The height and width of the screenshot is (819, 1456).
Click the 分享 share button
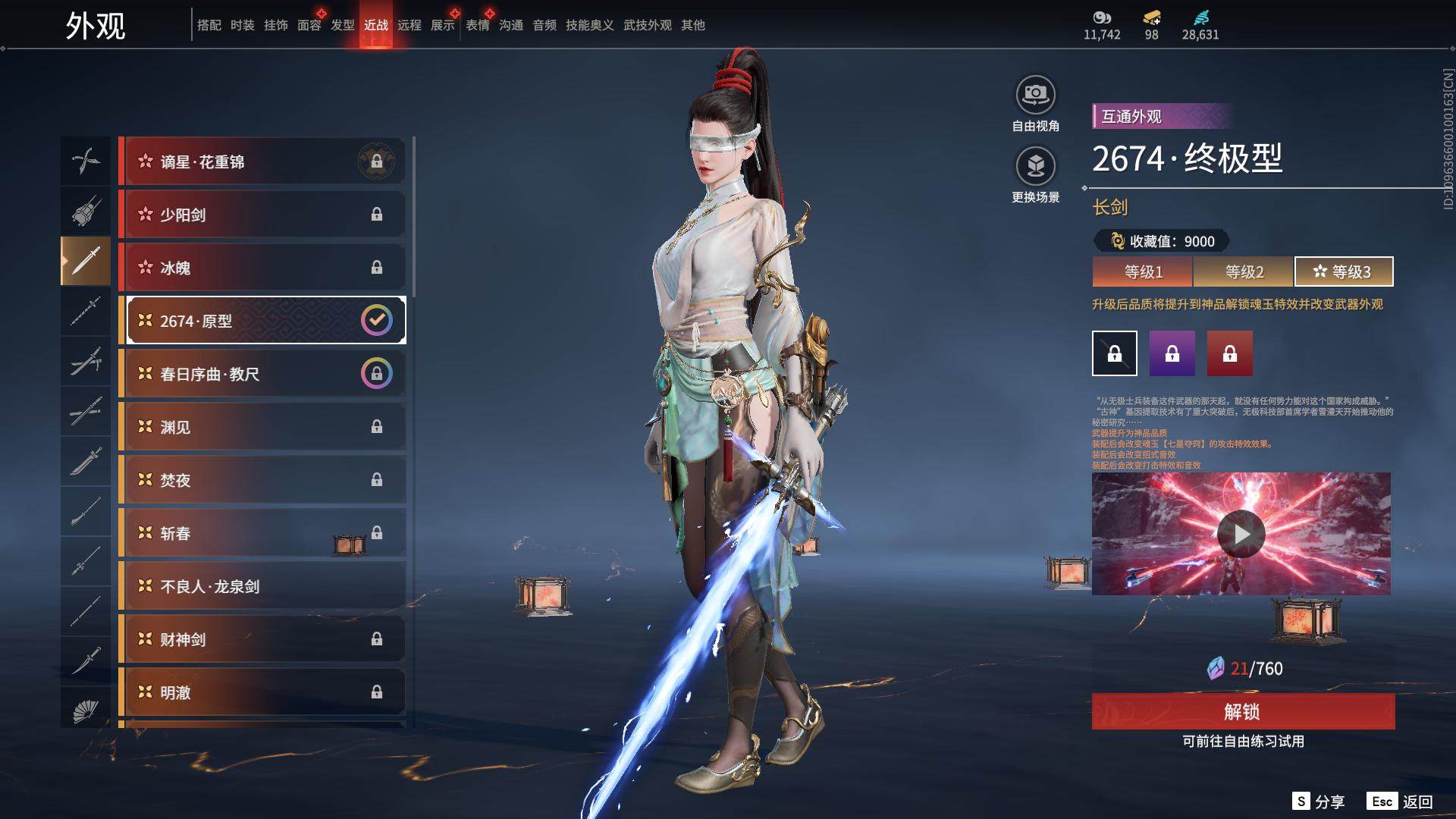tap(1319, 802)
